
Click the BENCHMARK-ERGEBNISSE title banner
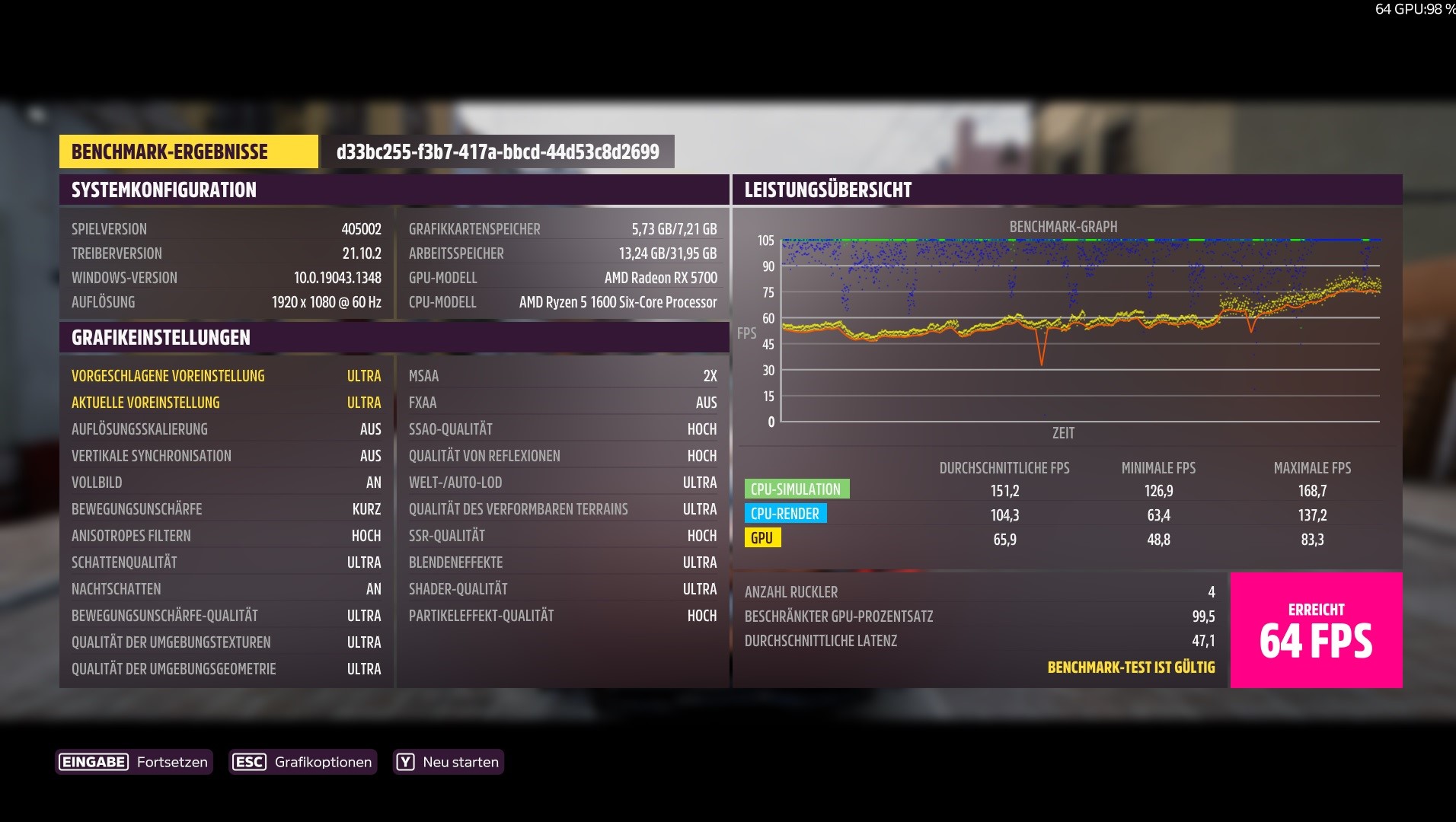187,151
